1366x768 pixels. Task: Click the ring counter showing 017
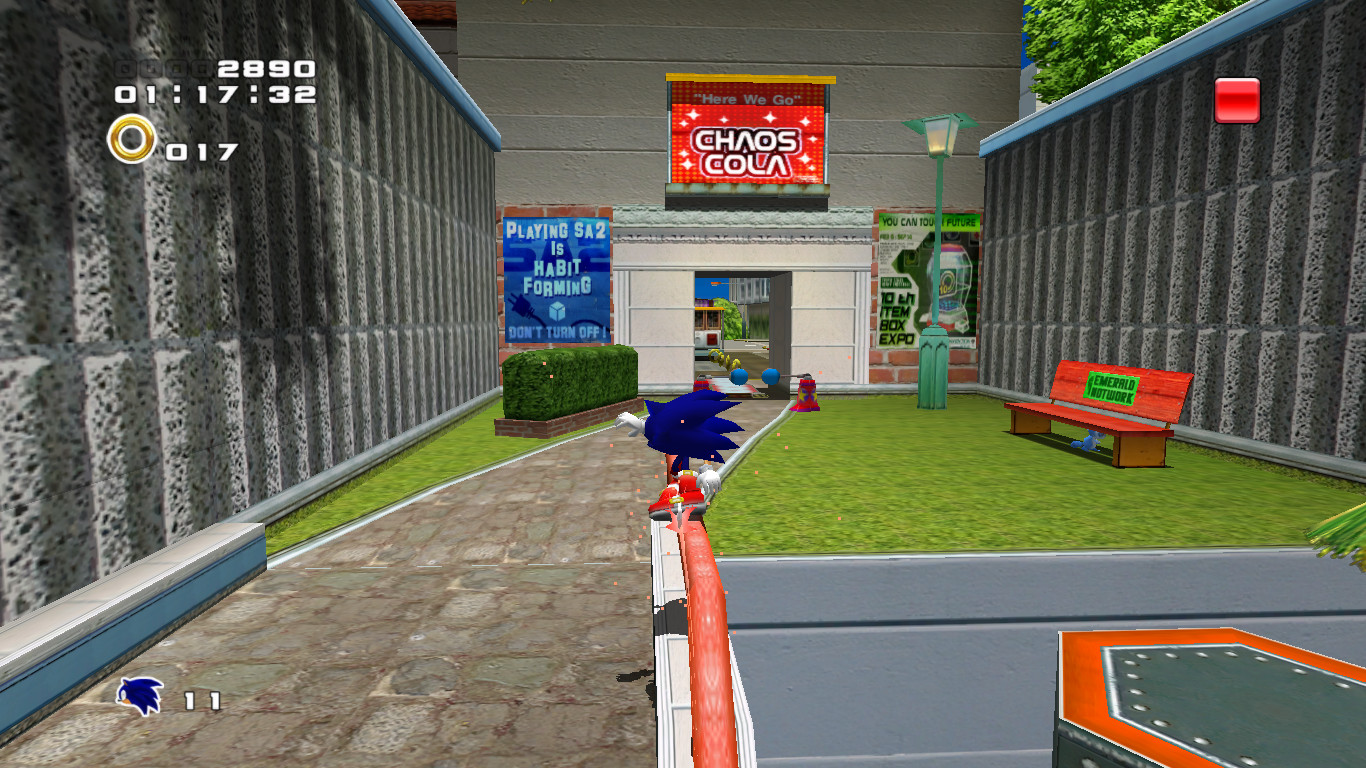click(200, 153)
